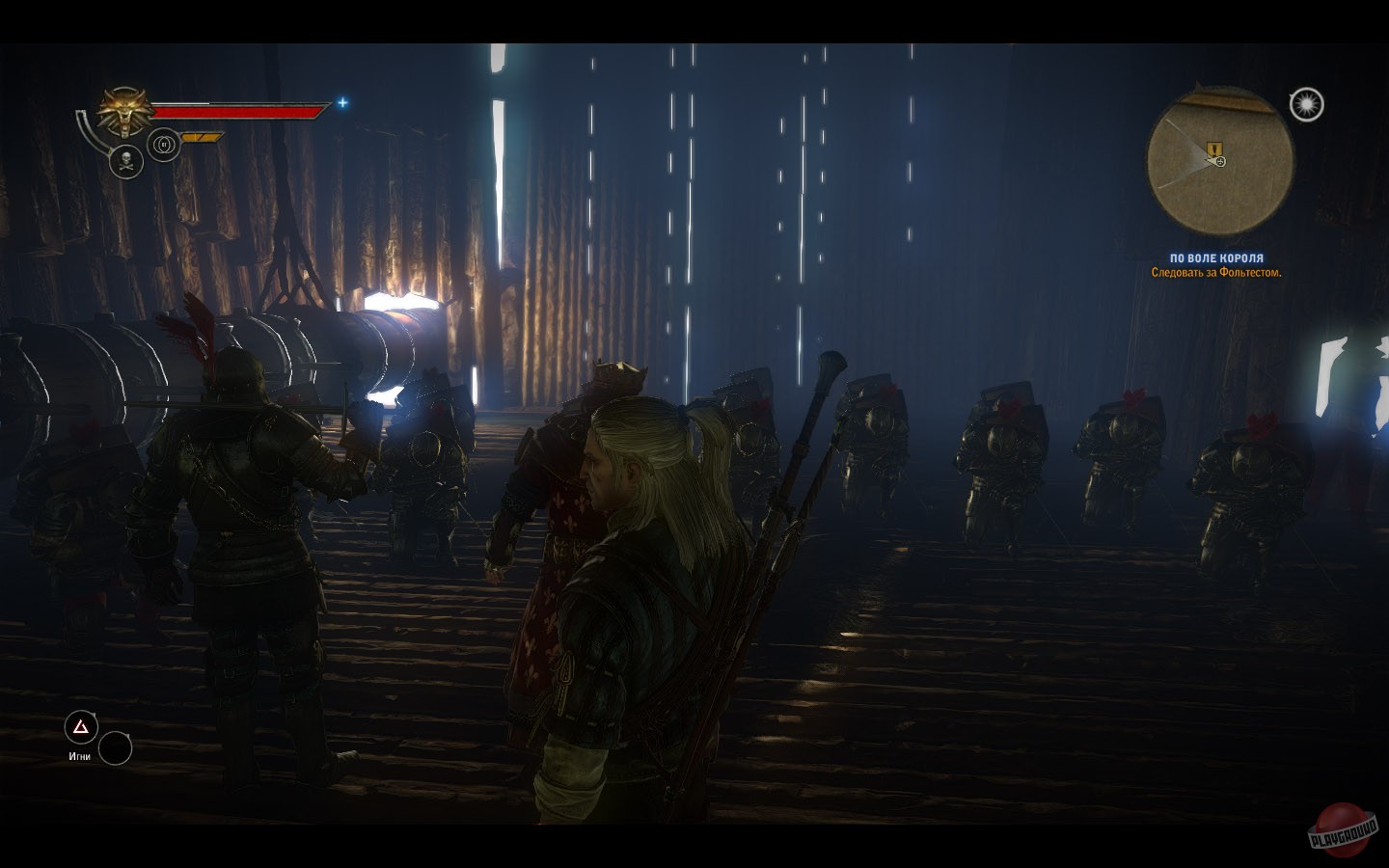
Task: Select the Igni sign triangle icon
Action: (x=79, y=725)
